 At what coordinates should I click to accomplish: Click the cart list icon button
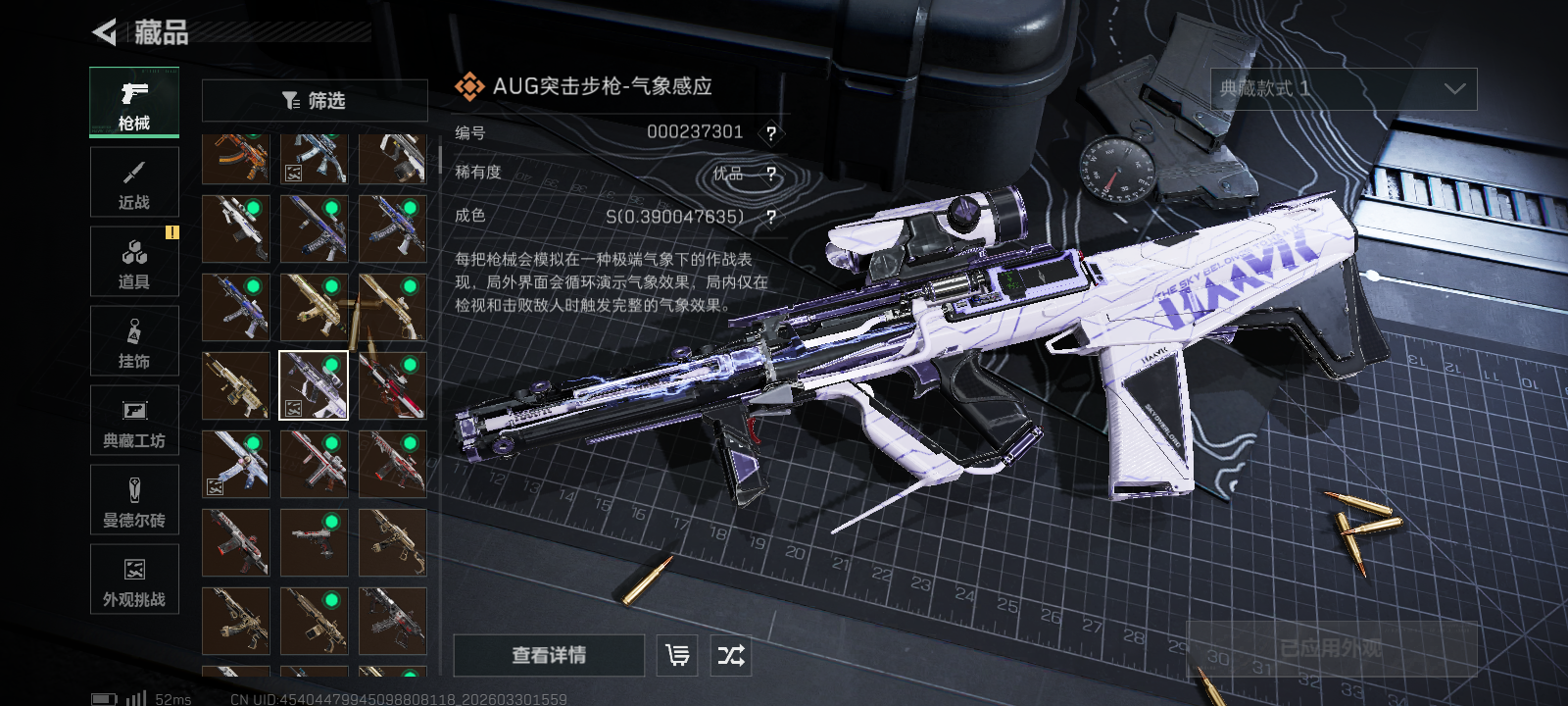point(677,655)
